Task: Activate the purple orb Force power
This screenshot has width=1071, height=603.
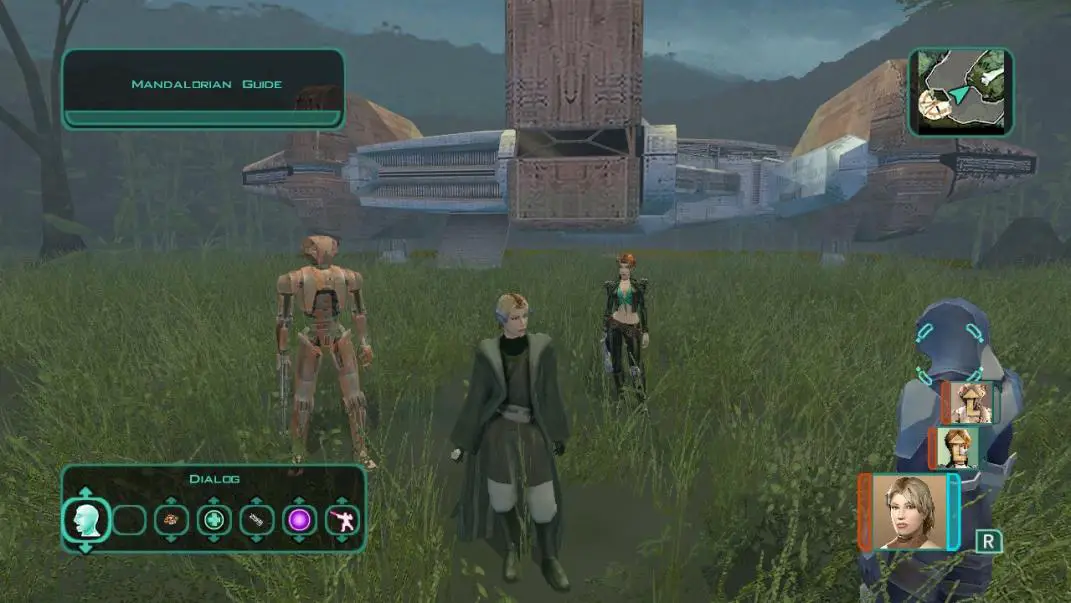Action: point(299,520)
